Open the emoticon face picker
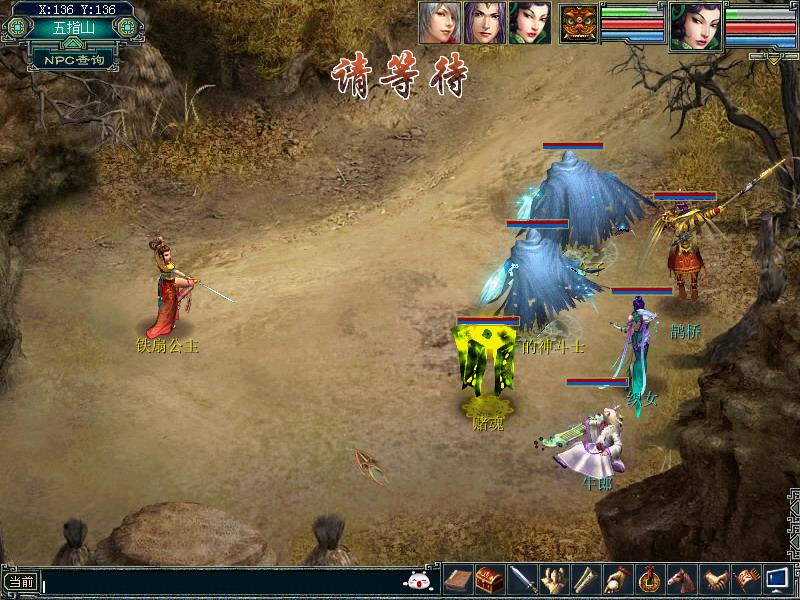This screenshot has width=800, height=600. 418,580
